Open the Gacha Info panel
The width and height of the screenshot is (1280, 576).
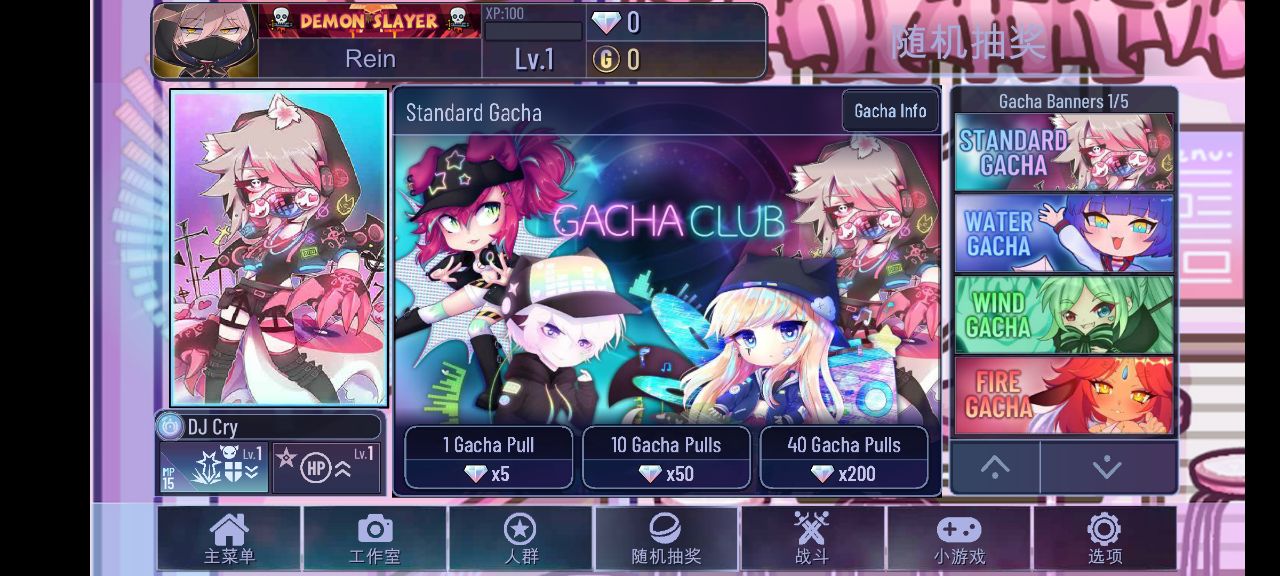tap(890, 111)
